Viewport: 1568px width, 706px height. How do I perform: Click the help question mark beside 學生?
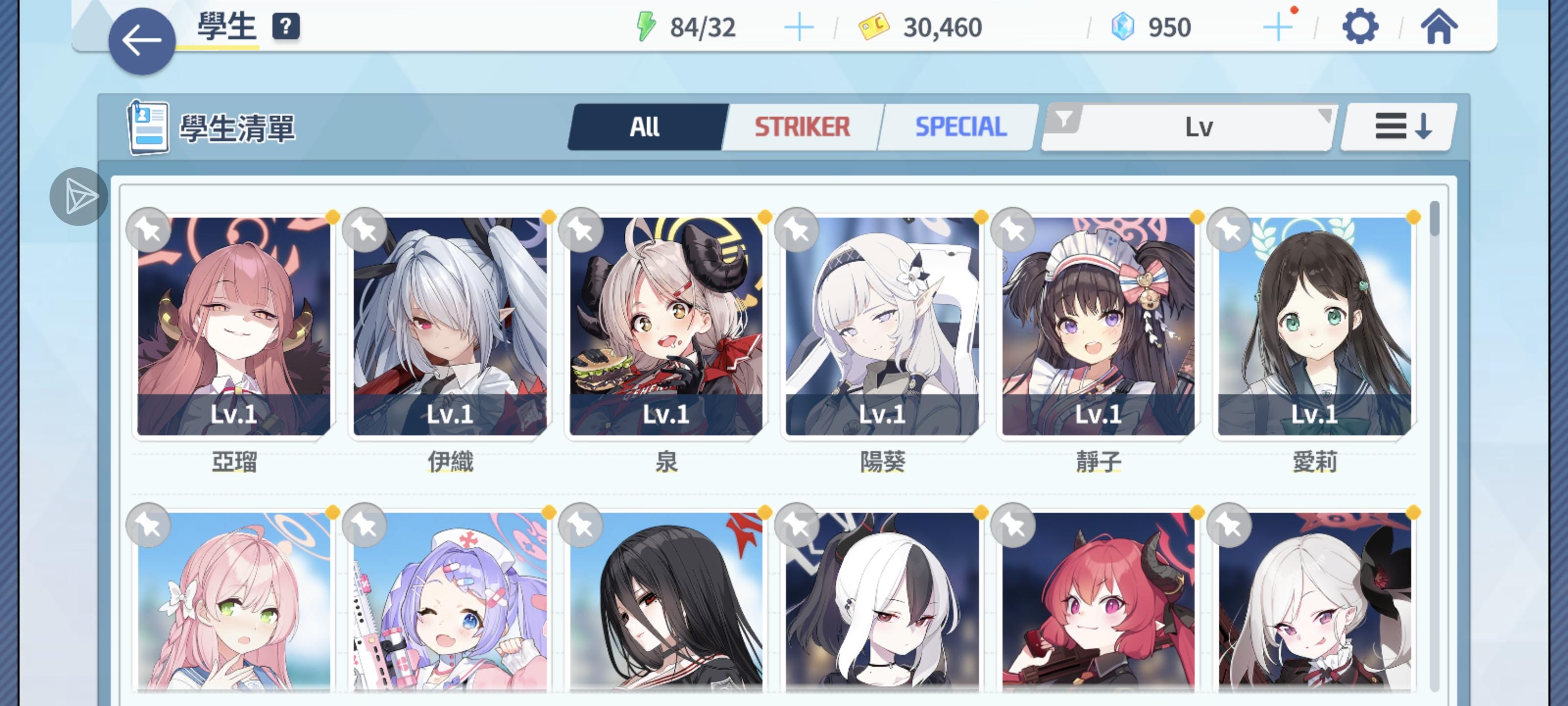pyautogui.click(x=286, y=25)
